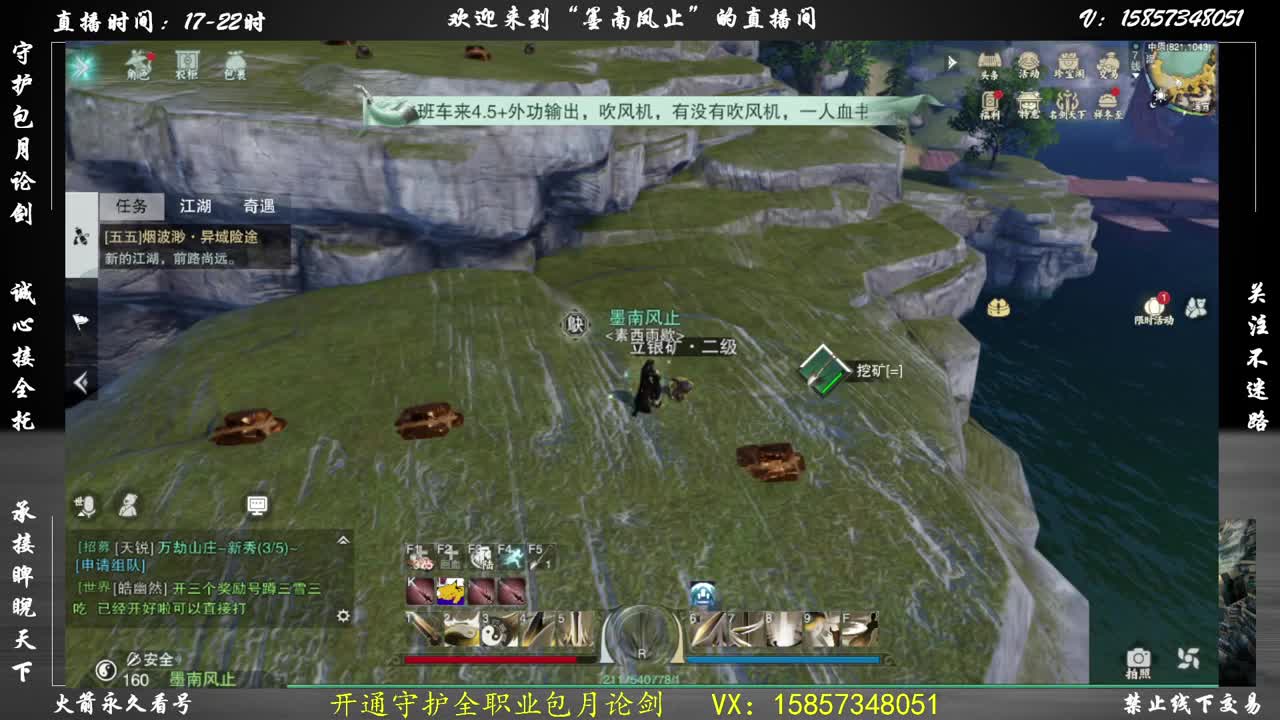Open the 活动 activities icon
This screenshot has height=720, width=1280.
(x=1028, y=62)
